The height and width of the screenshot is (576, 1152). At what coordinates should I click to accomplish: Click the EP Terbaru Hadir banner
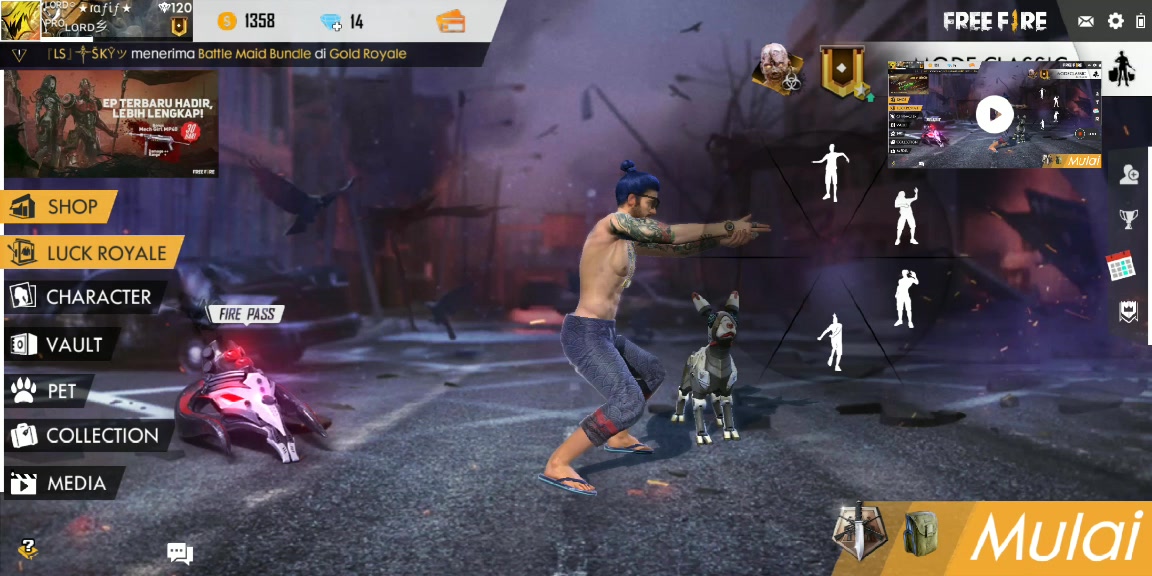point(111,123)
